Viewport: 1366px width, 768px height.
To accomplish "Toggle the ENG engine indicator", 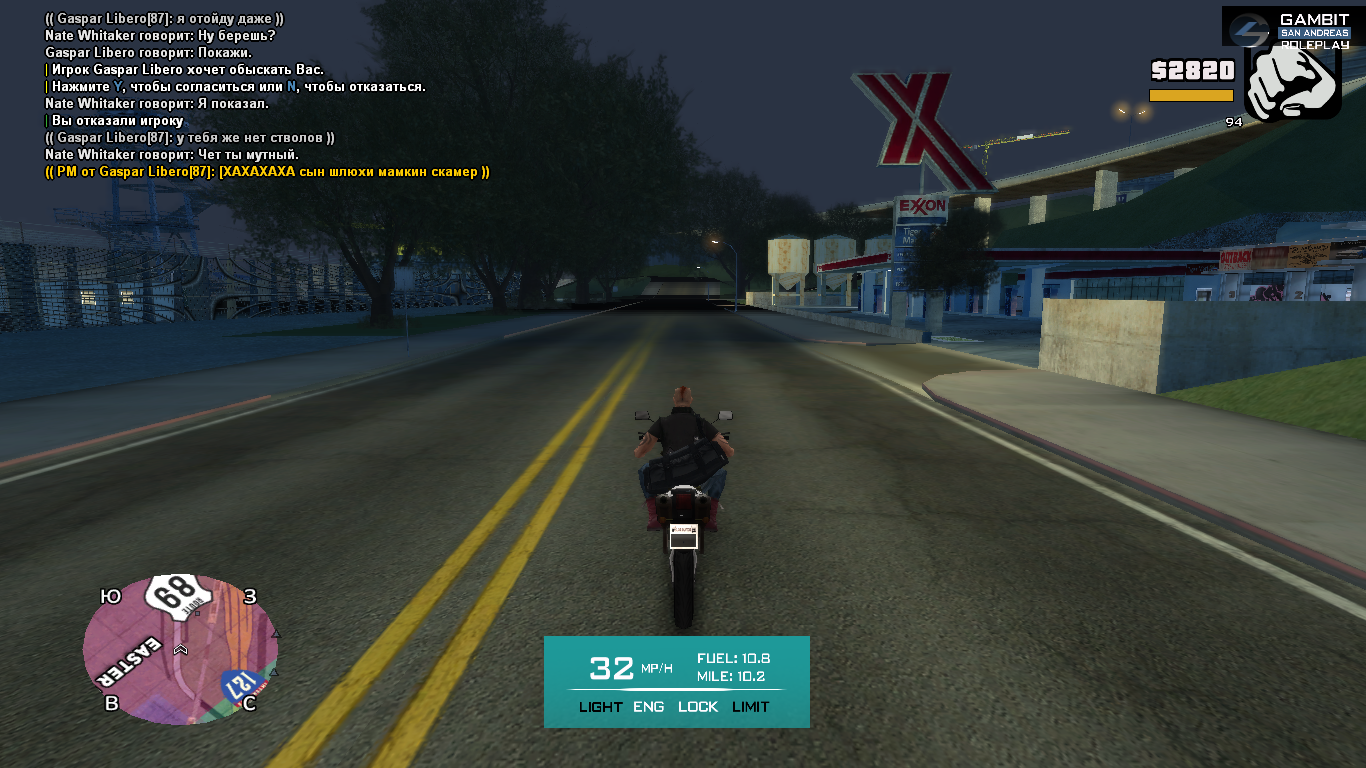I will 649,707.
